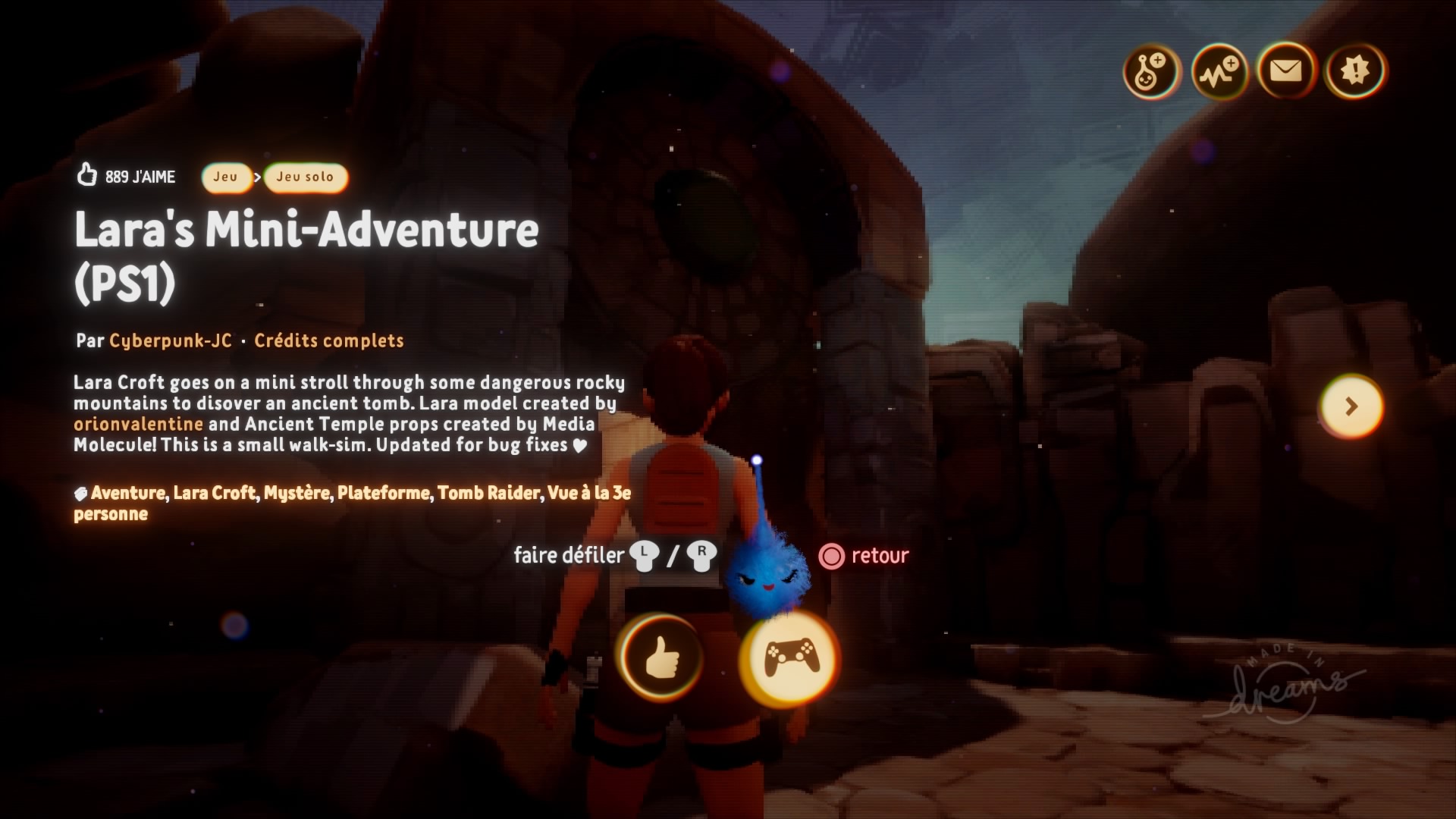This screenshot has width=1456, height=819.
Task: View Crédits complets
Action: (328, 340)
